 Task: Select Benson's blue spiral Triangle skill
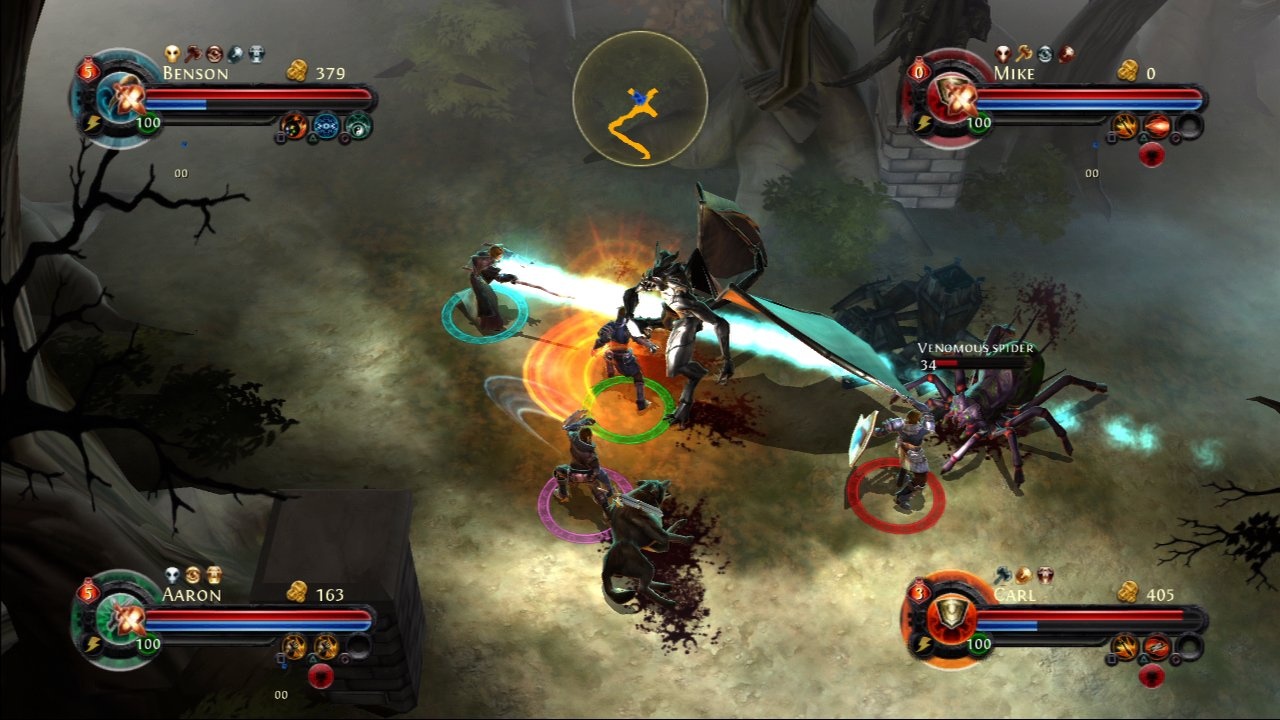(326, 126)
